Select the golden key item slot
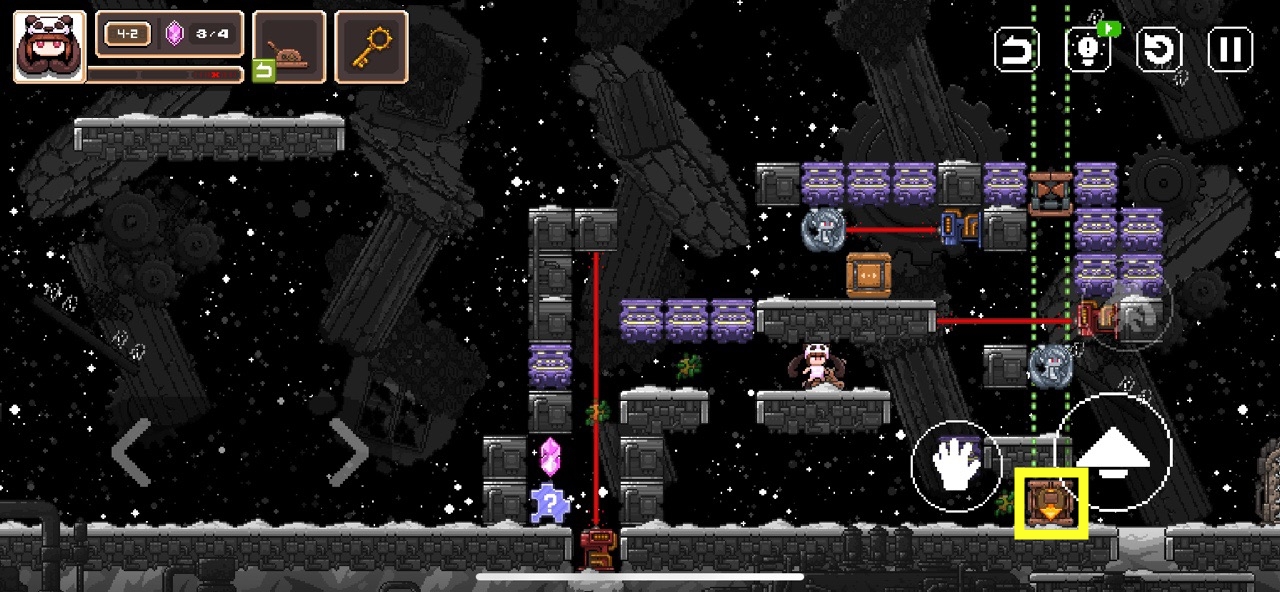Image resolution: width=1280 pixels, height=592 pixels. [x=371, y=46]
